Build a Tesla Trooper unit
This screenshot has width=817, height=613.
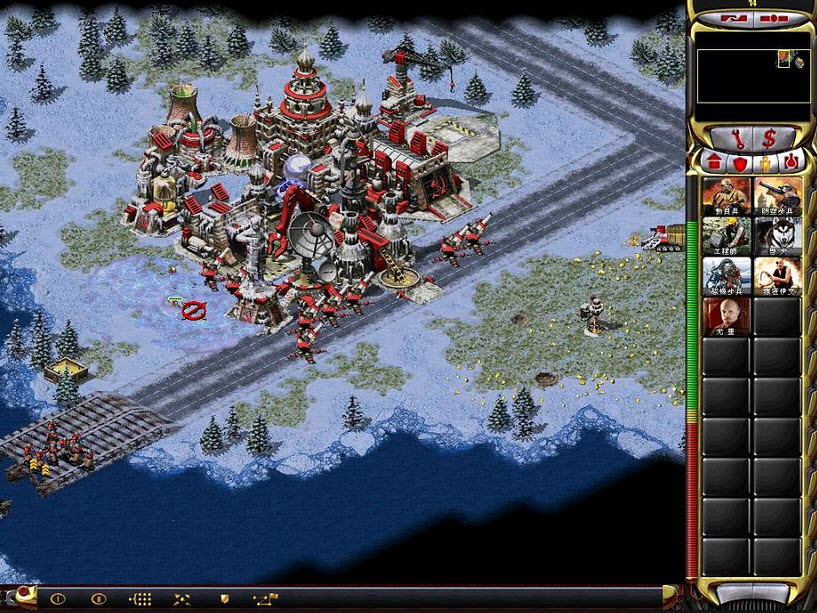727,276
